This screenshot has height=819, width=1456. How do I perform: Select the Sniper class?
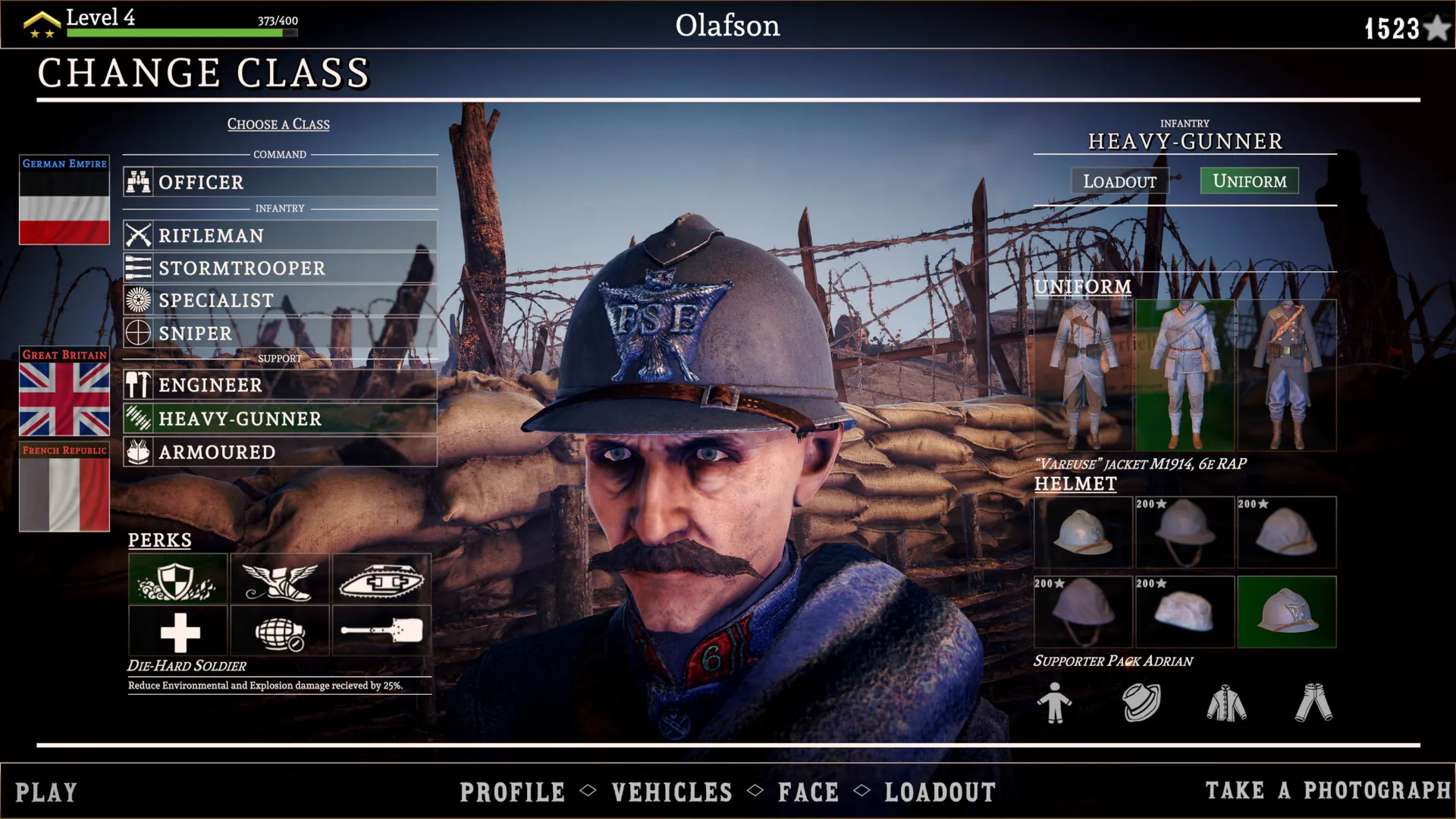coord(280,333)
